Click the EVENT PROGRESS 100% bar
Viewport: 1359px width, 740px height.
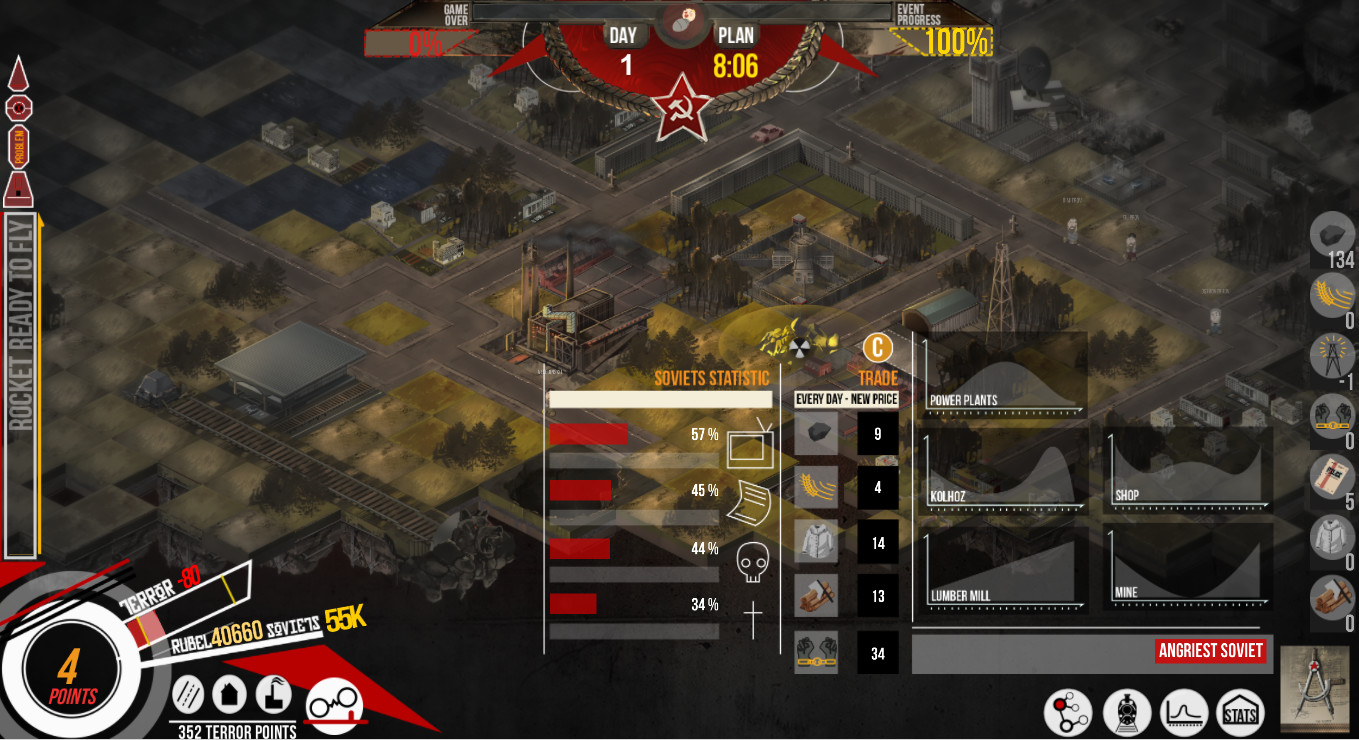938,40
